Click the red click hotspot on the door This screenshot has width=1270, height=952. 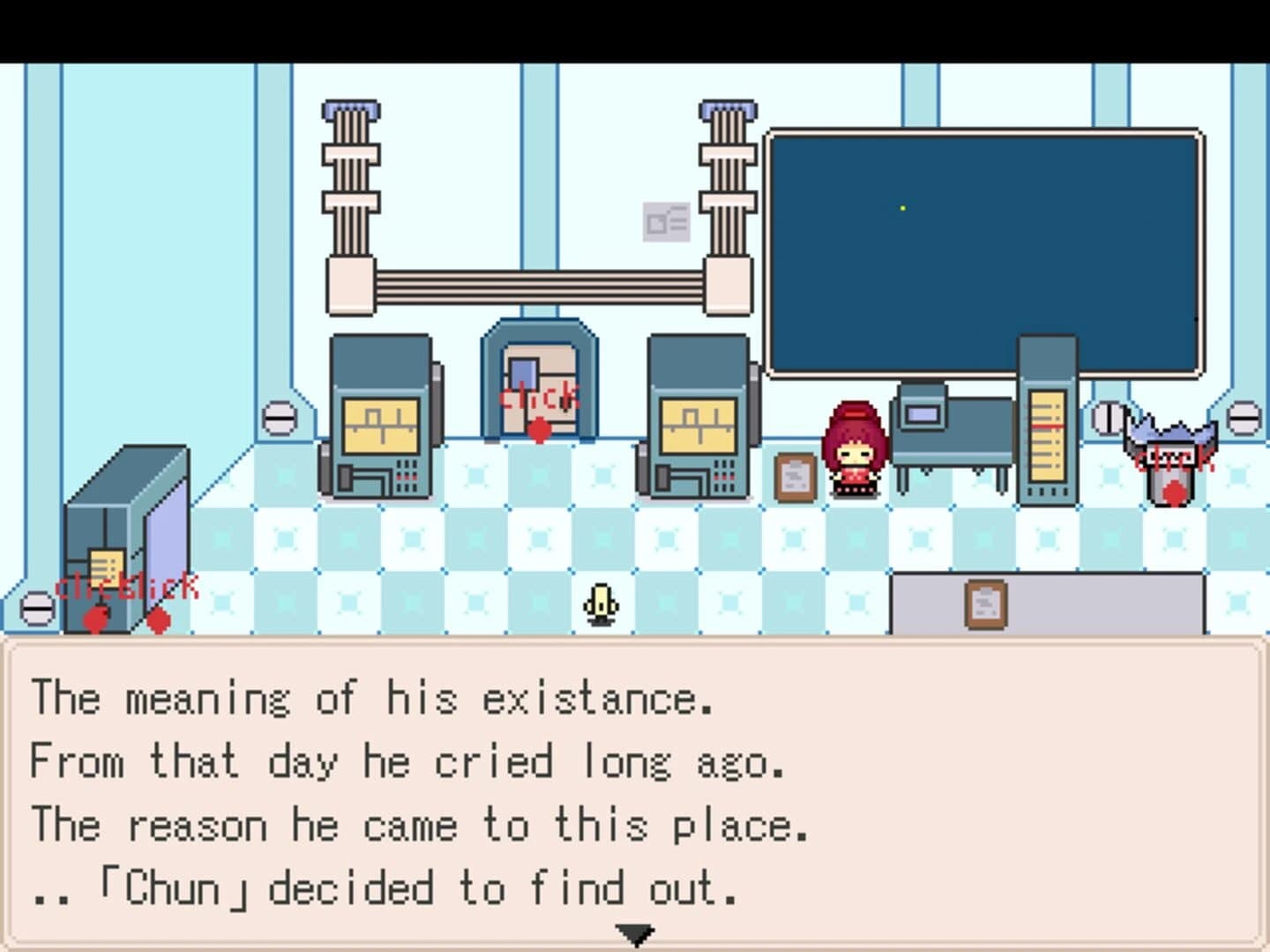click(539, 429)
